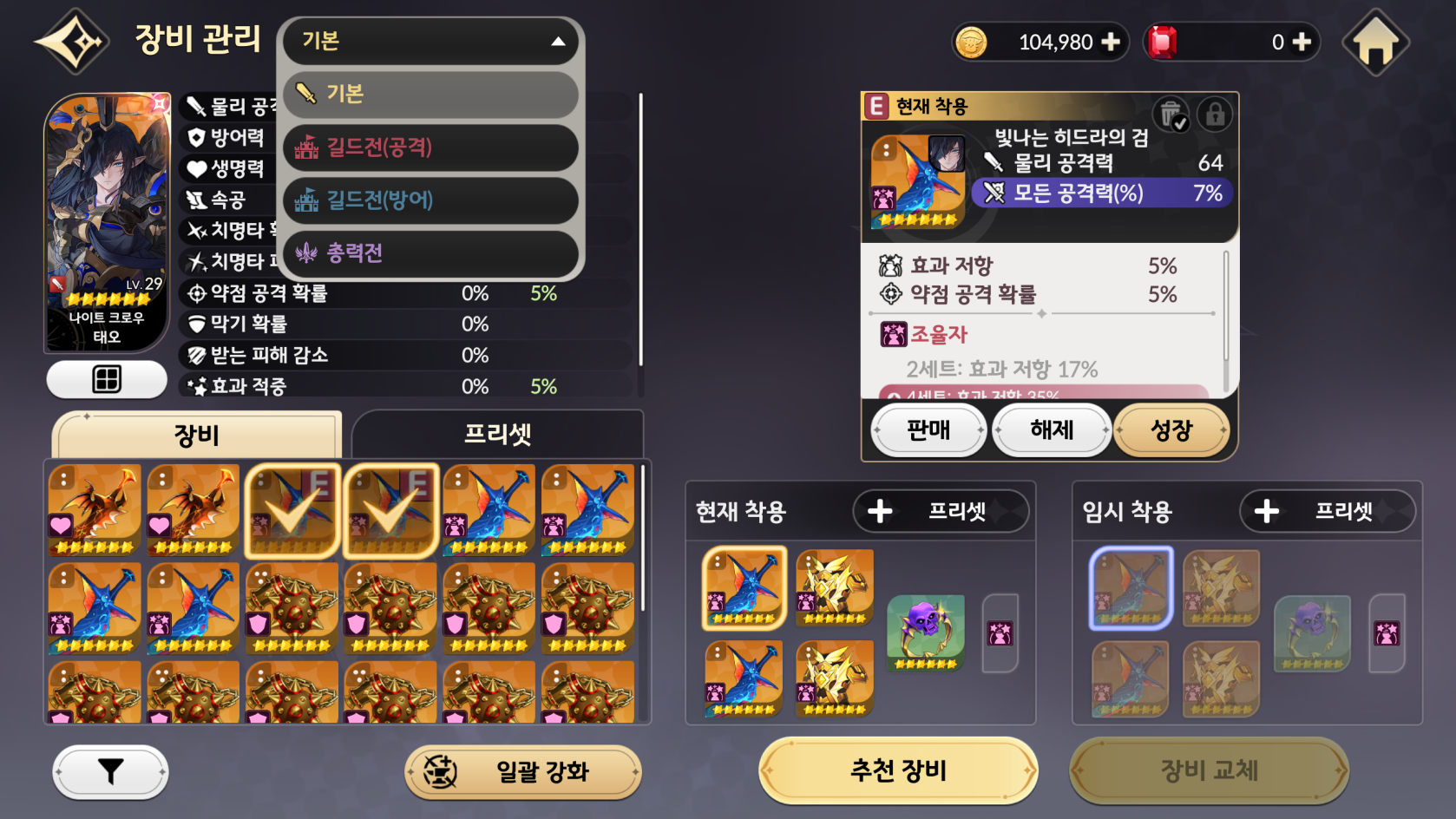
Task: Add more red gems
Action: point(1302,42)
